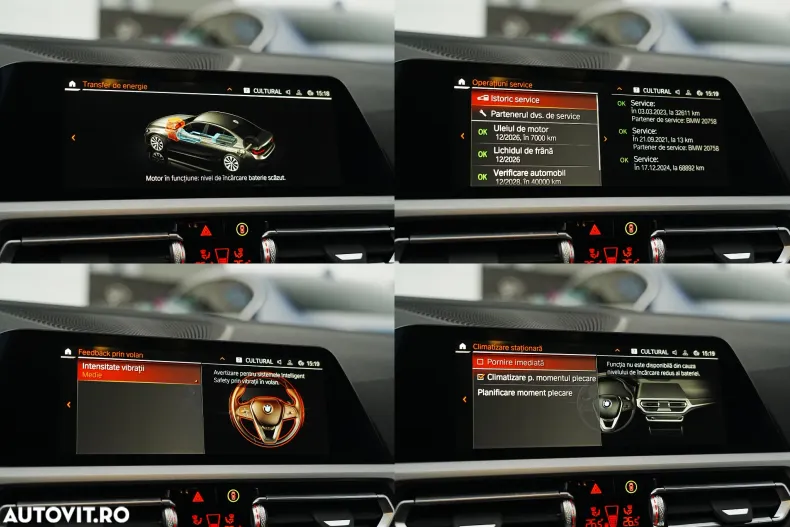
Task: Select the Verificare automobil row
Action: 535,176
